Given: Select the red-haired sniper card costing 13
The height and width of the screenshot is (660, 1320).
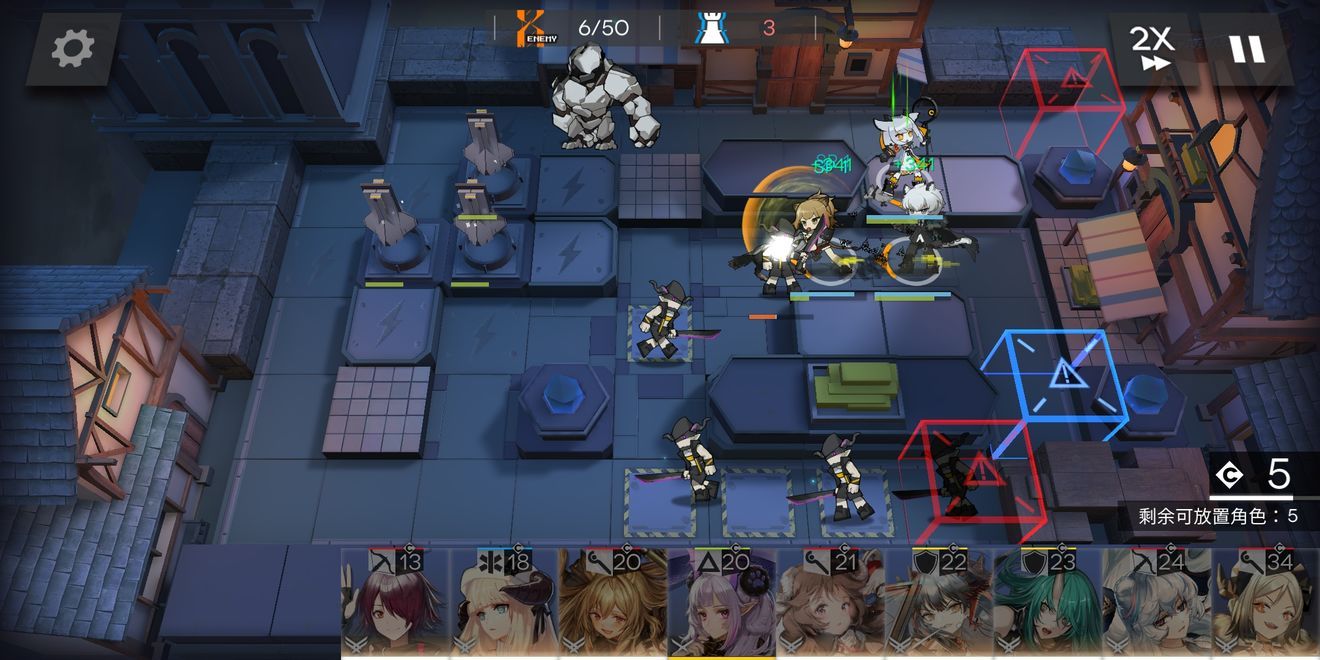Looking at the screenshot, I should point(395,602).
